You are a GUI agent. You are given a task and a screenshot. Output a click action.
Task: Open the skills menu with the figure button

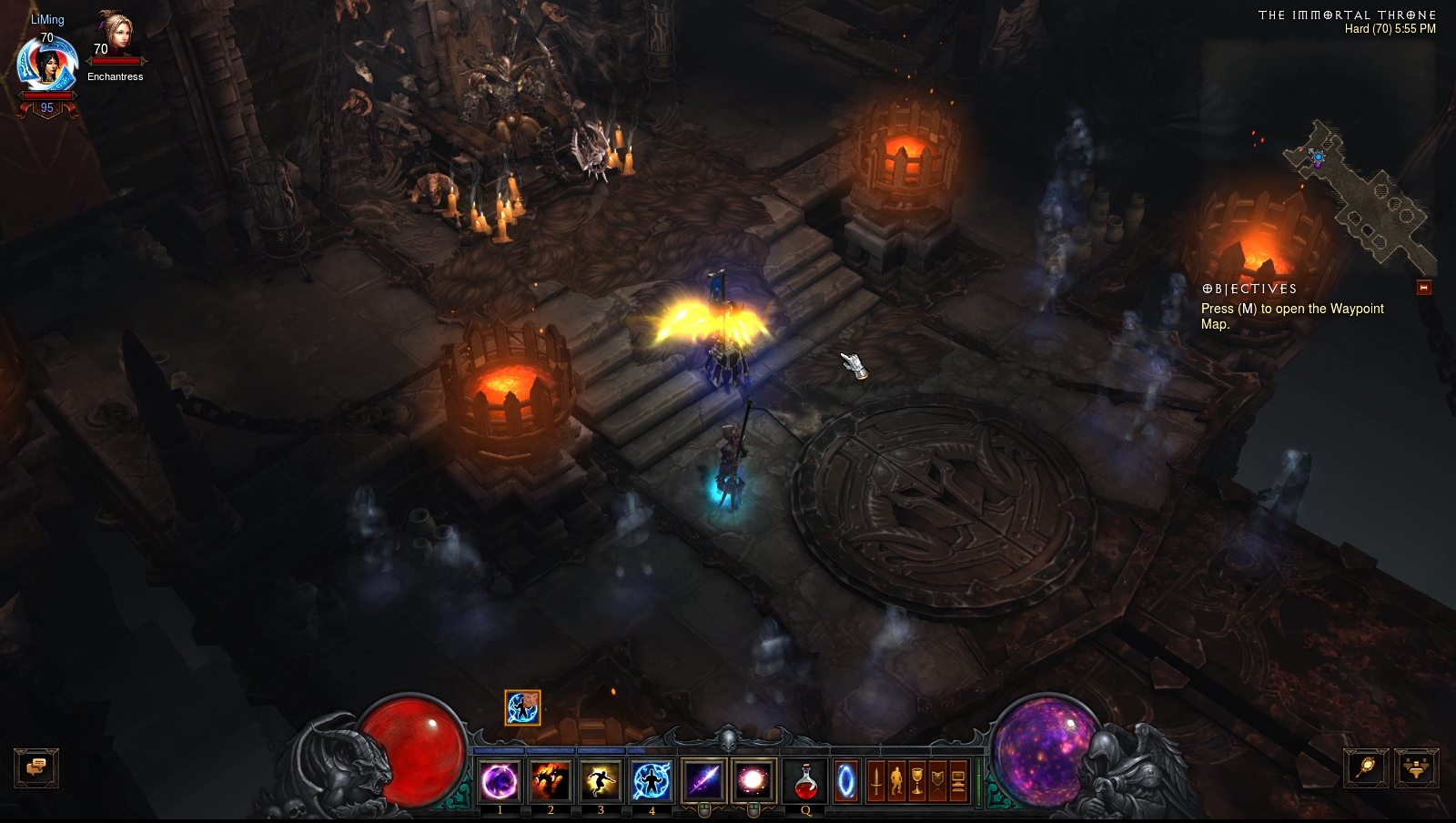(896, 781)
